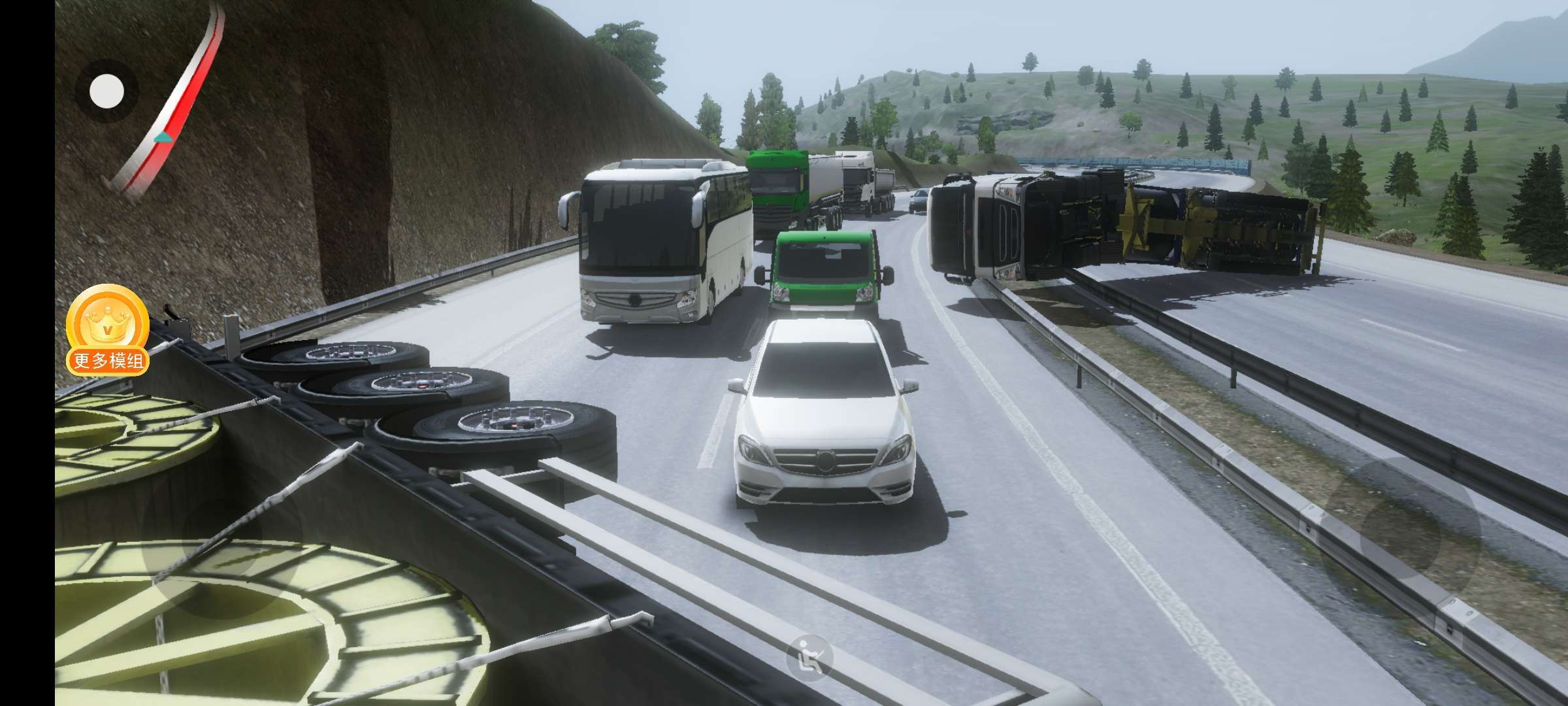Screen dimensions: 1568x706
Task: Tap the white circle button
Action: pos(106,92)
